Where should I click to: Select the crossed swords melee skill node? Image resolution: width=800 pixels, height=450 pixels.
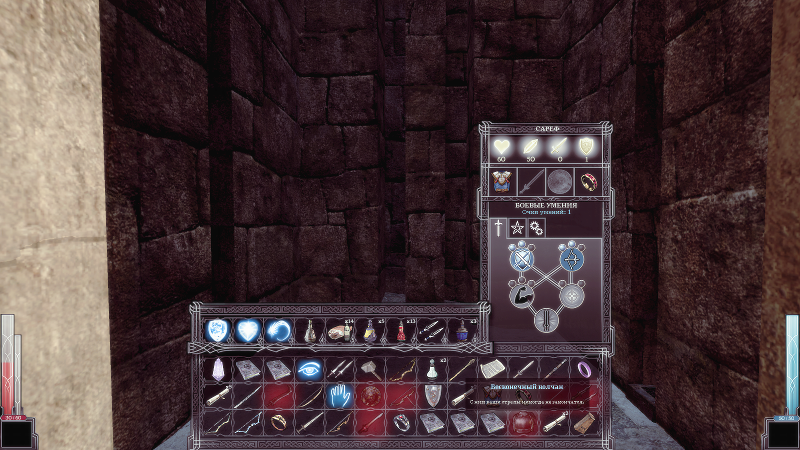coord(520,261)
